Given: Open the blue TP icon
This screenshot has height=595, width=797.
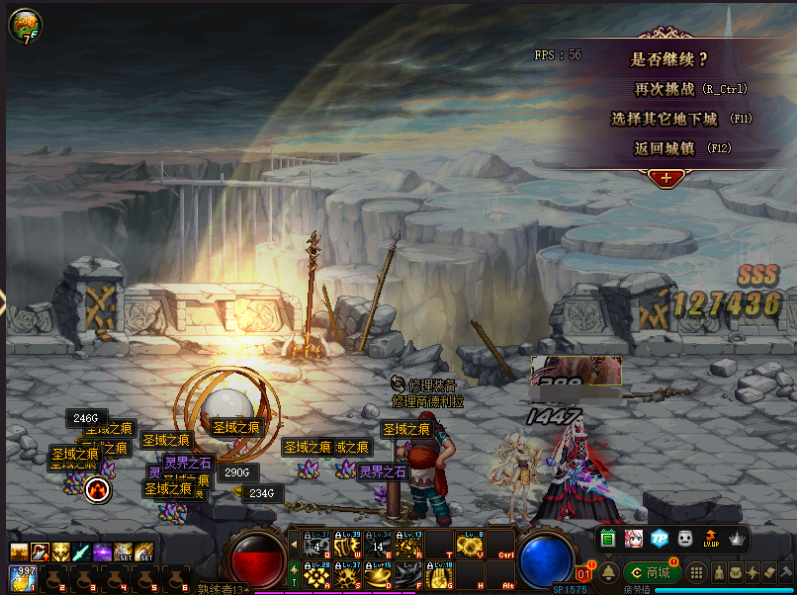Looking at the screenshot, I should pyautogui.click(x=659, y=539).
